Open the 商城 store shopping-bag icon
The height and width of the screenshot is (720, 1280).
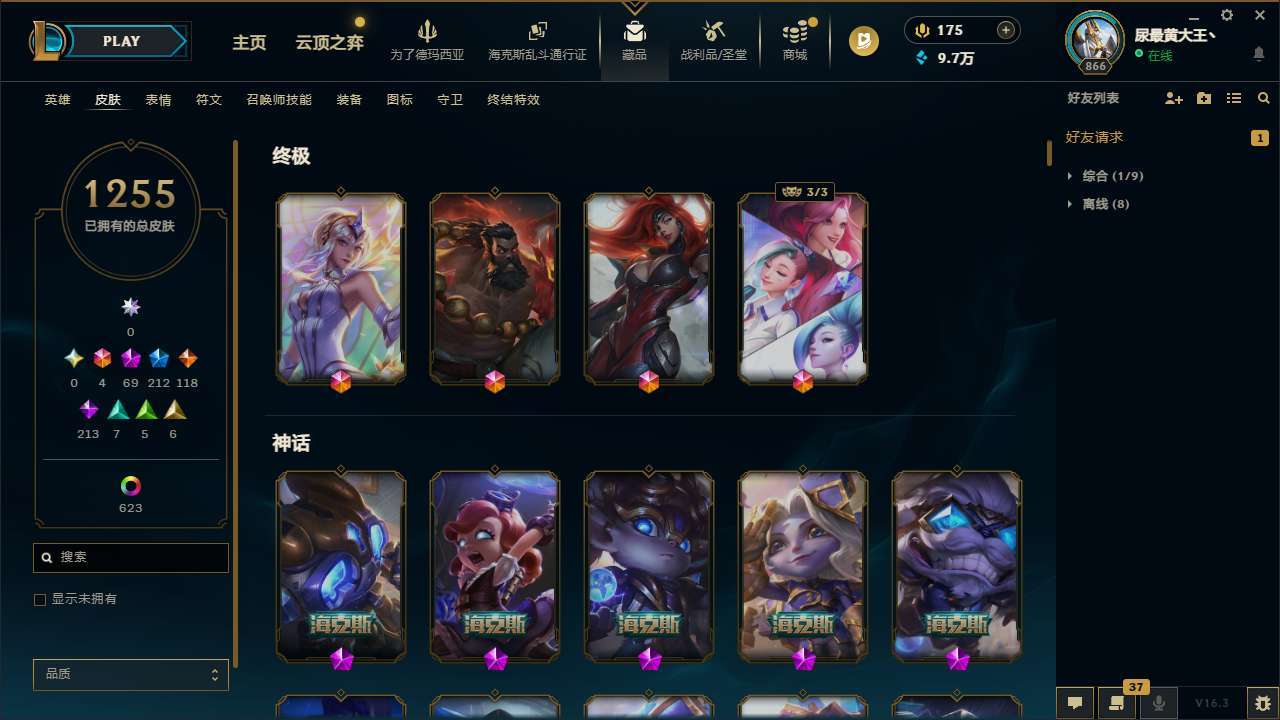[x=795, y=32]
